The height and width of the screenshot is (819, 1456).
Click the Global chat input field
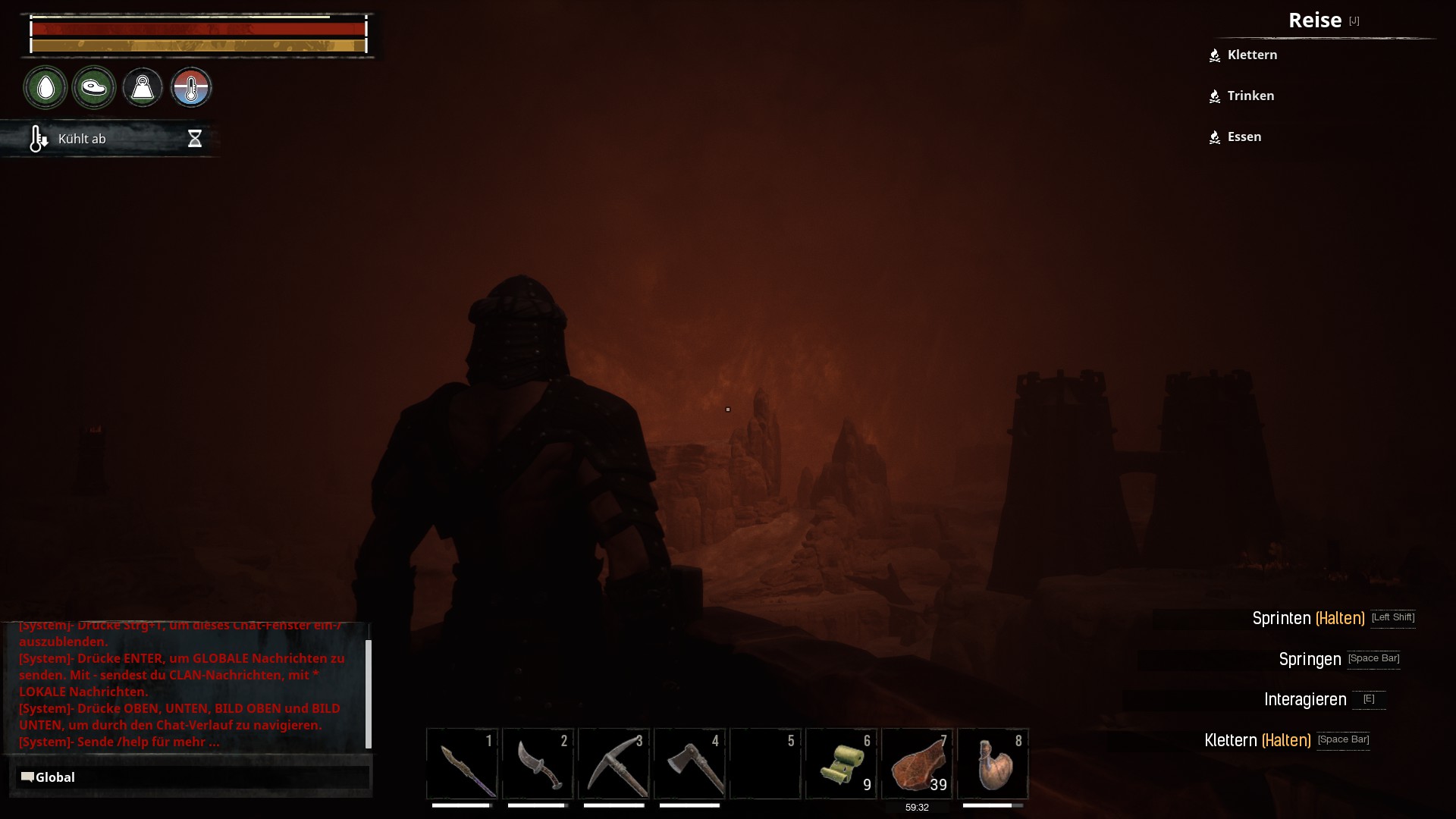tap(193, 777)
